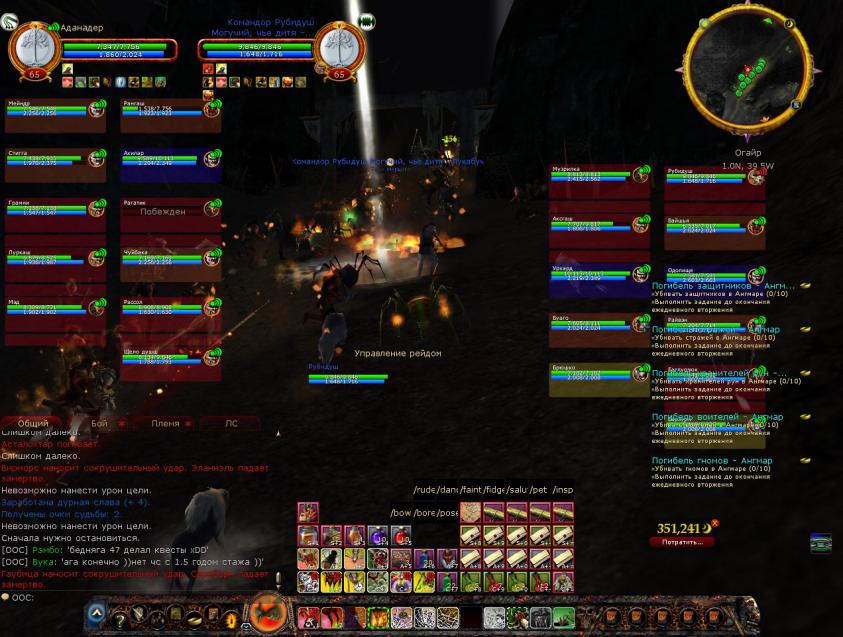The image size is (843, 637).
Task: Open the Бой chat tab
Action: [x=99, y=424]
